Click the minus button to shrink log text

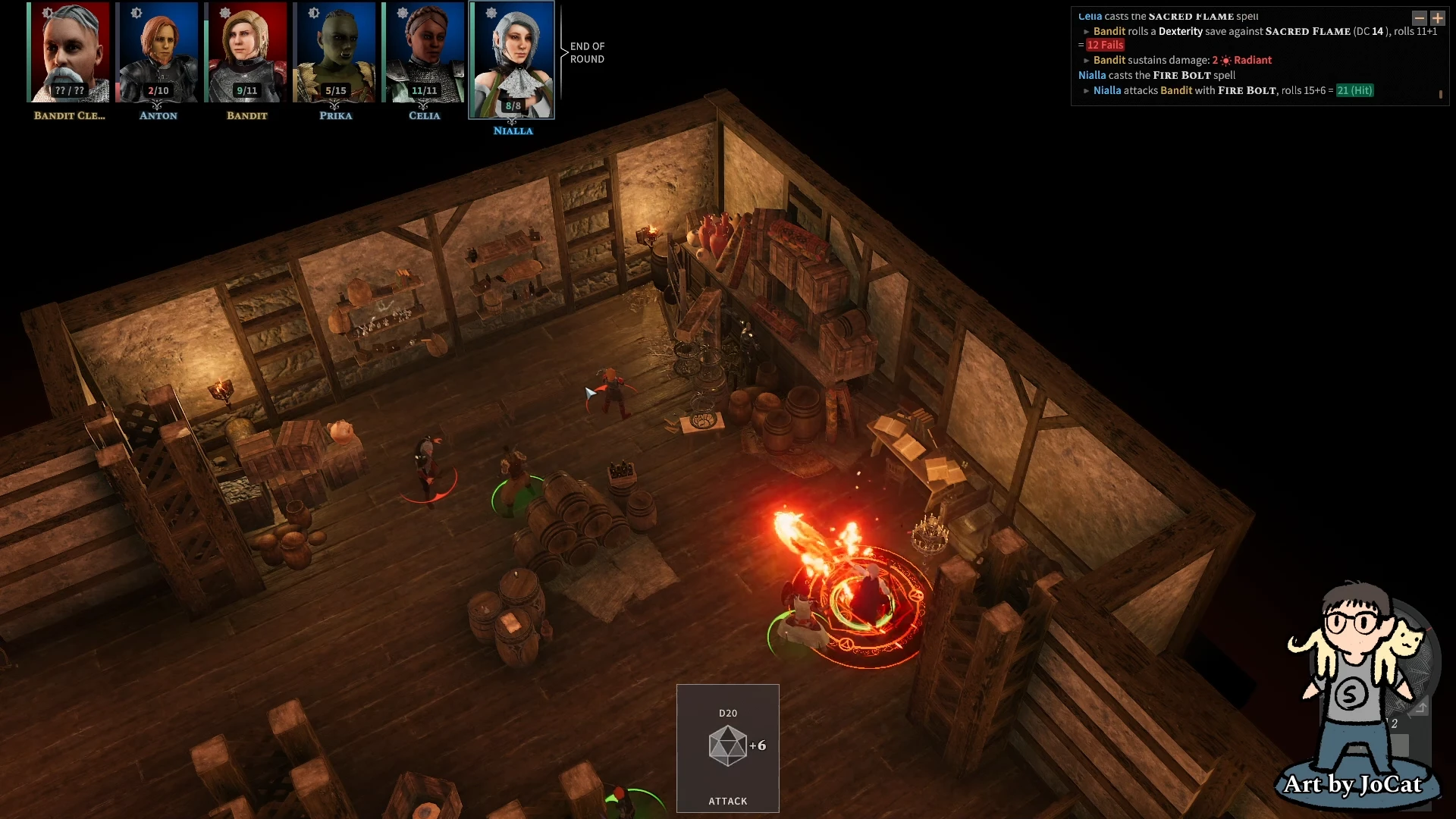[1419, 18]
